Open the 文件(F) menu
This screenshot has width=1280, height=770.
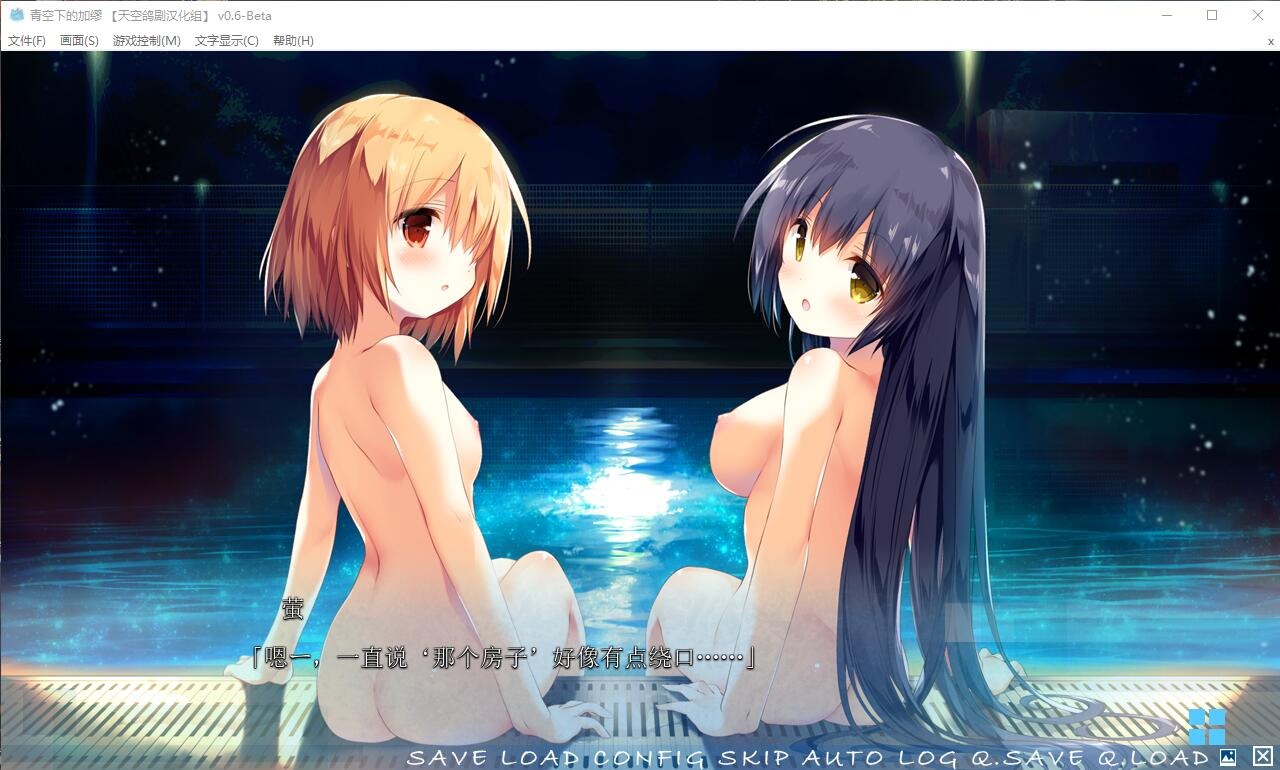coord(25,41)
